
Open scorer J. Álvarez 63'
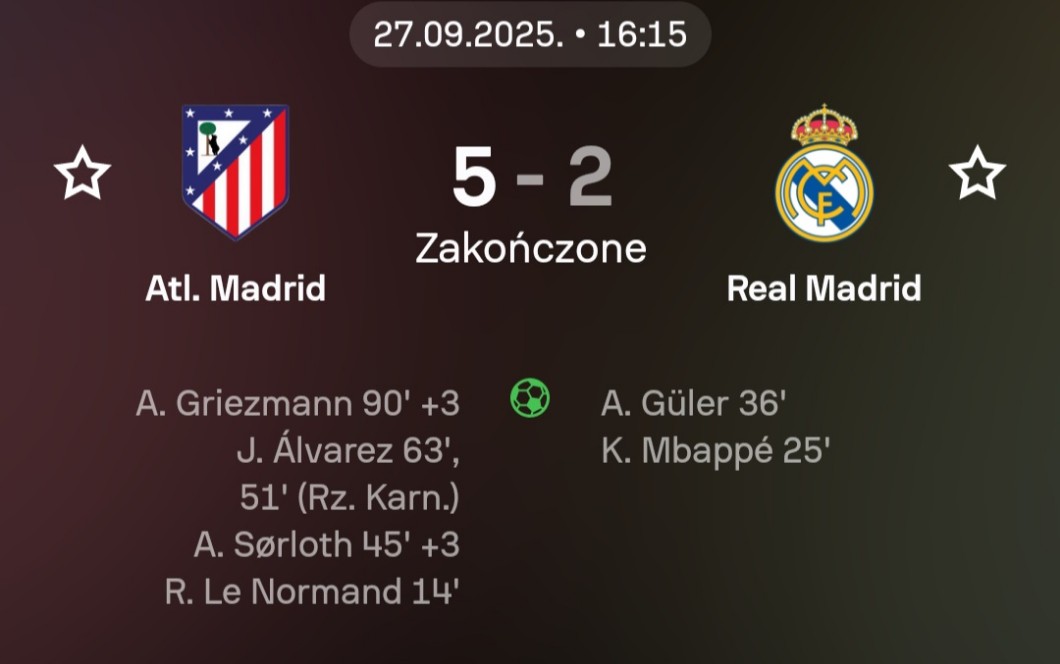click(348, 451)
